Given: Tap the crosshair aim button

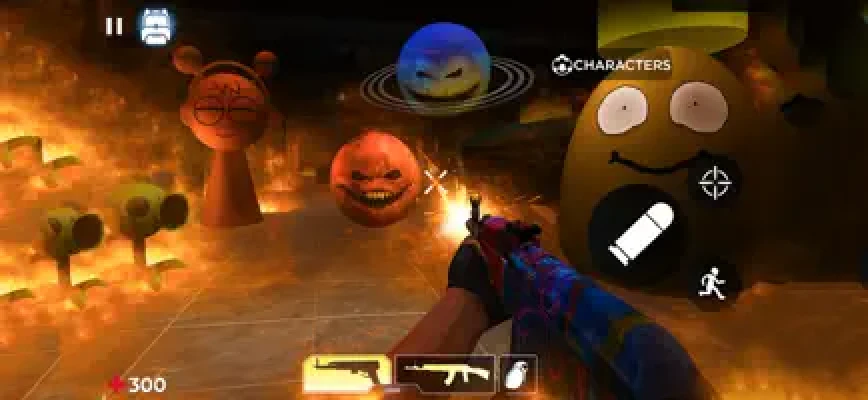Looking at the screenshot, I should click(x=714, y=183).
